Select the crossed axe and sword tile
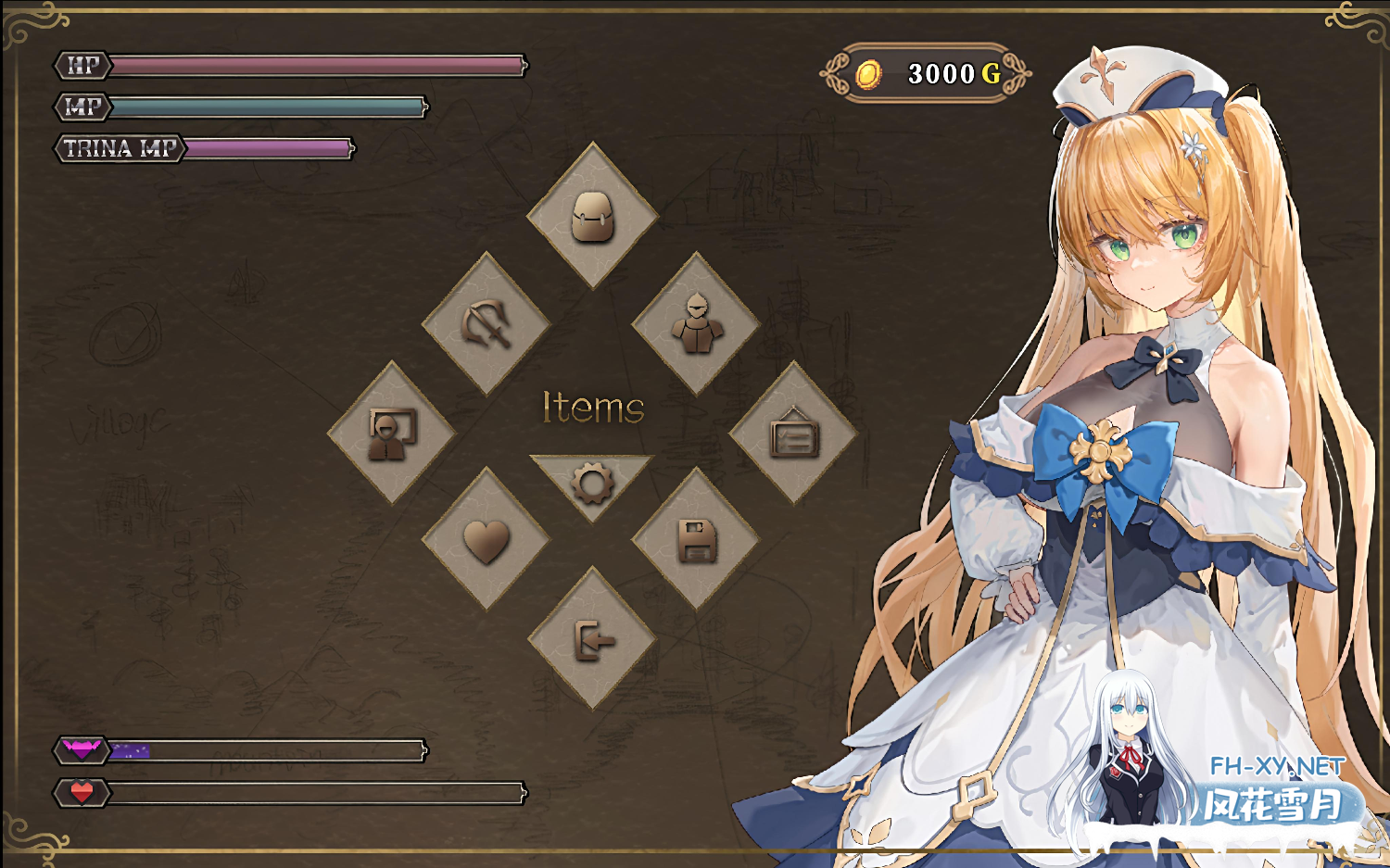The width and height of the screenshot is (1390, 868). 486,324
